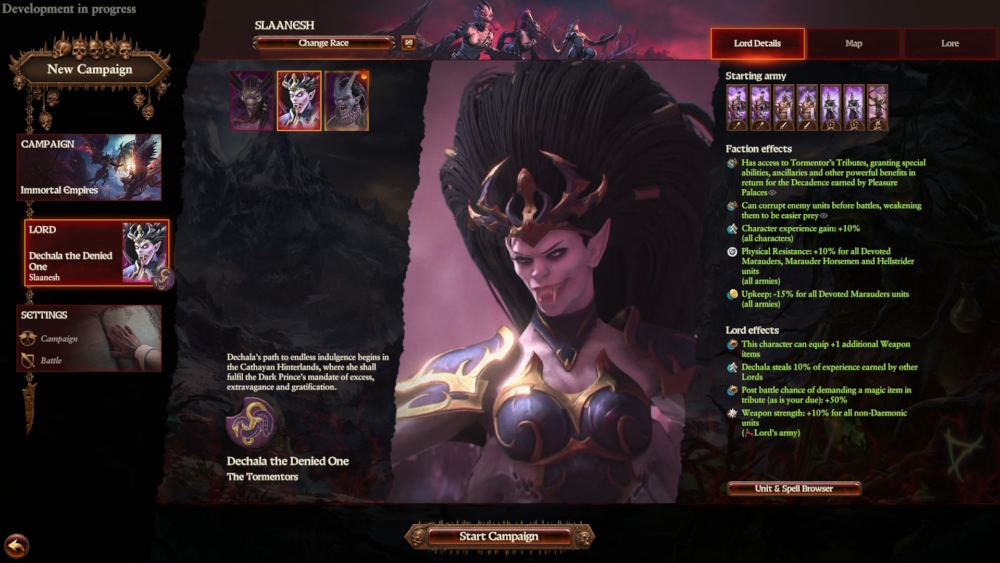Select the first lord portrait on the left
Screen dimensions: 1000x563
251,101
